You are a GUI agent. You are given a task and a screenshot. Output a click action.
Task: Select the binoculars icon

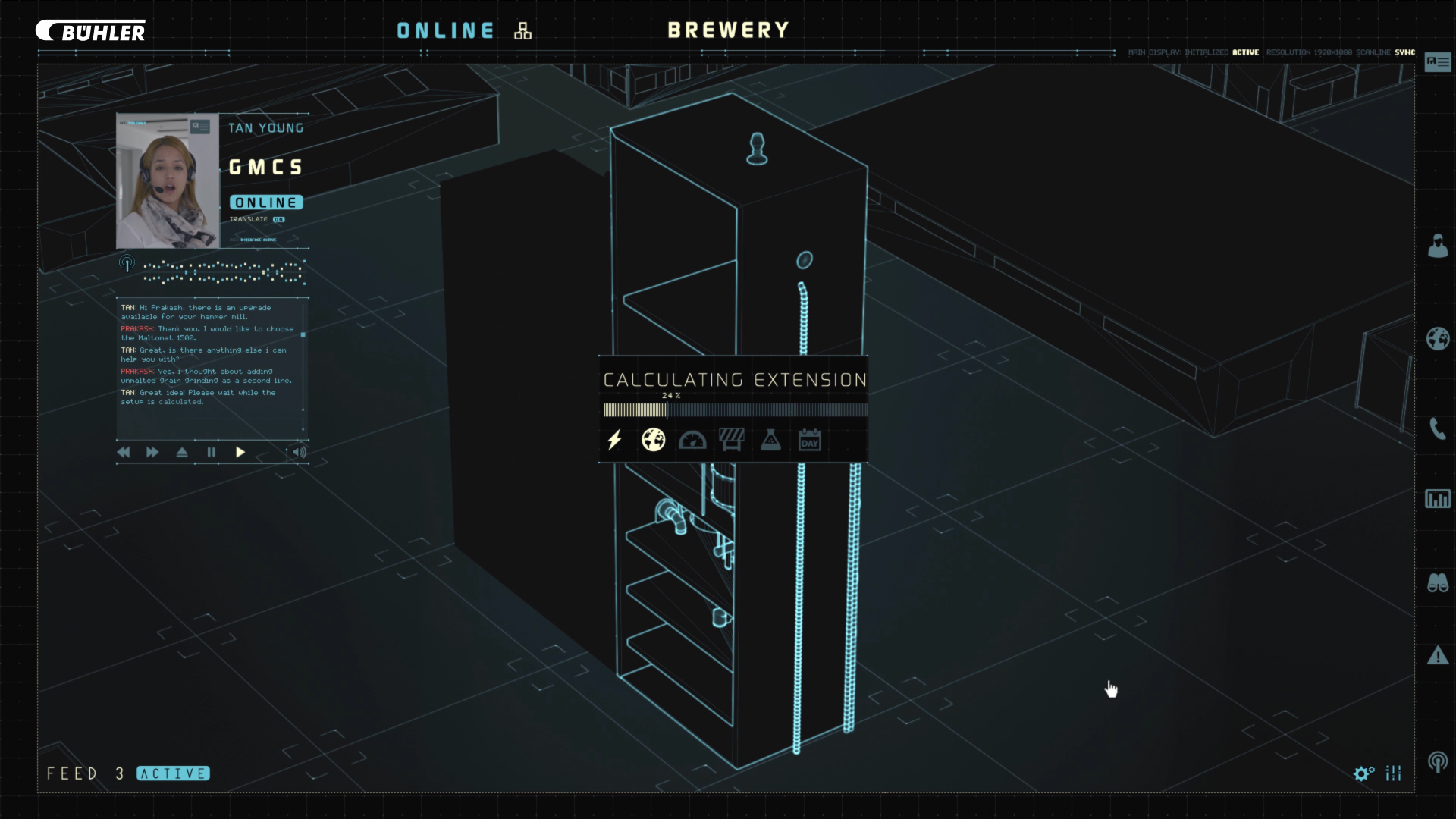point(1438,582)
